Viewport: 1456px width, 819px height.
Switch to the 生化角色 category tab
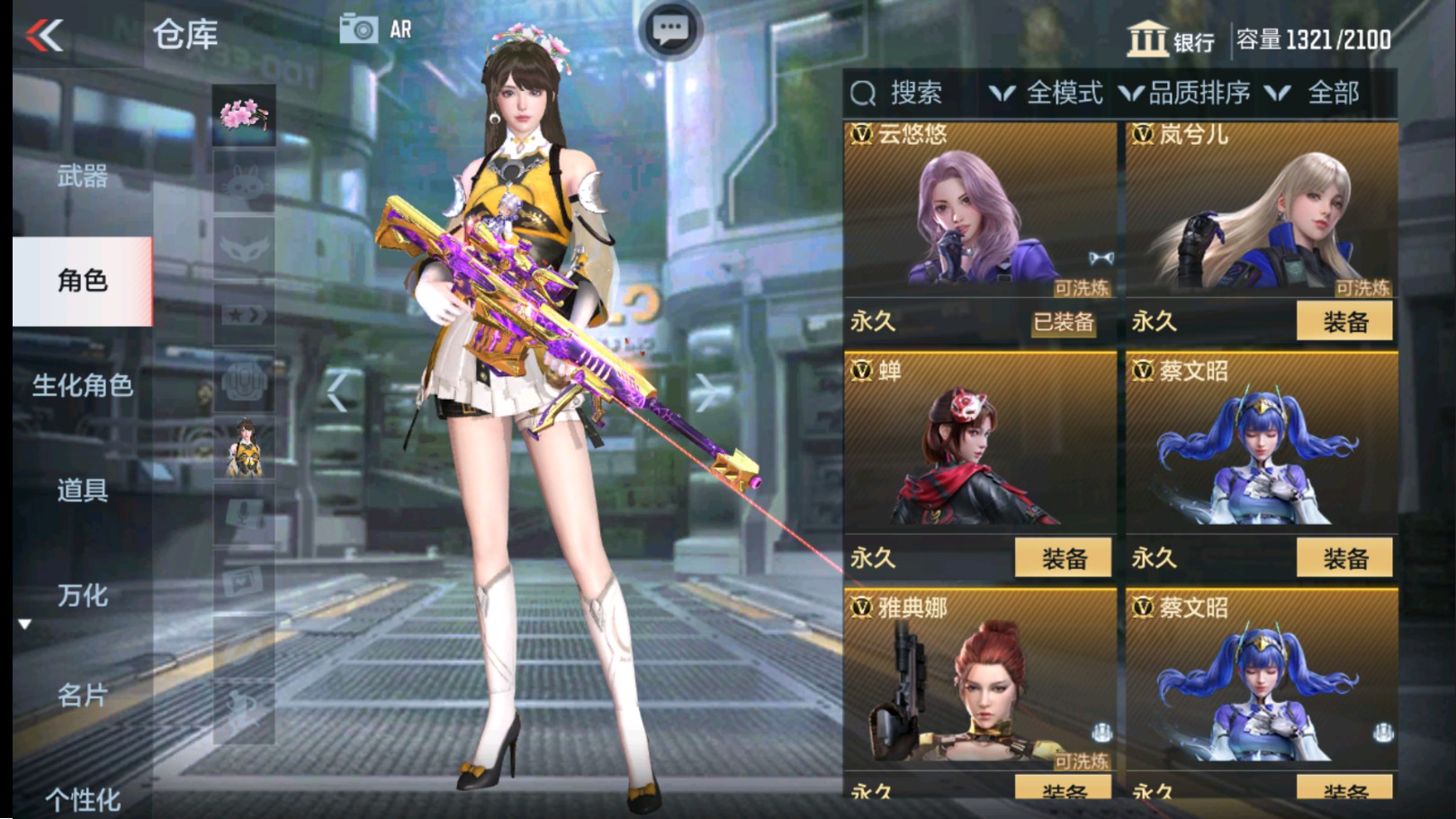point(85,387)
